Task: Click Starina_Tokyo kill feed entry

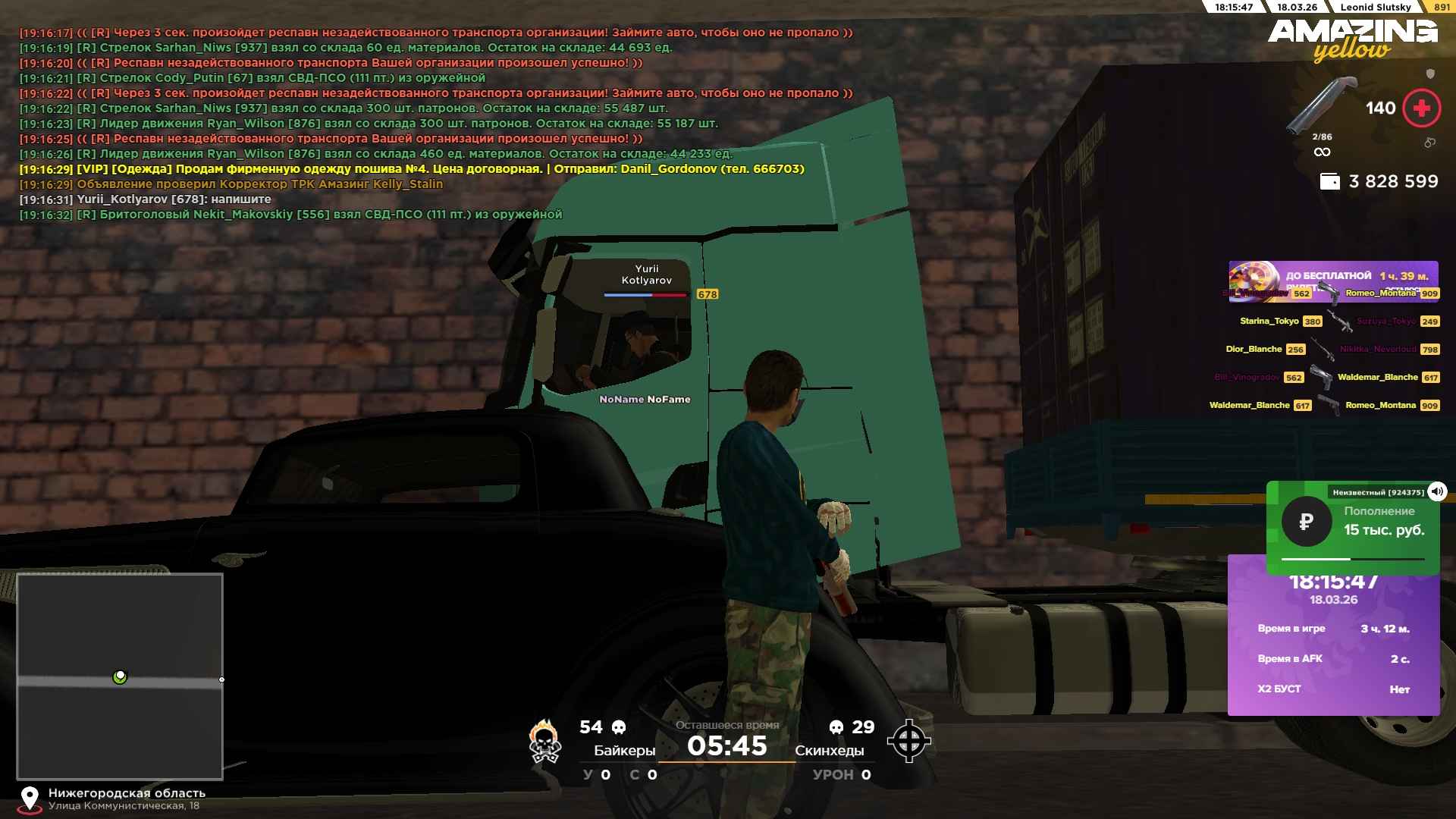Action: (x=1269, y=322)
